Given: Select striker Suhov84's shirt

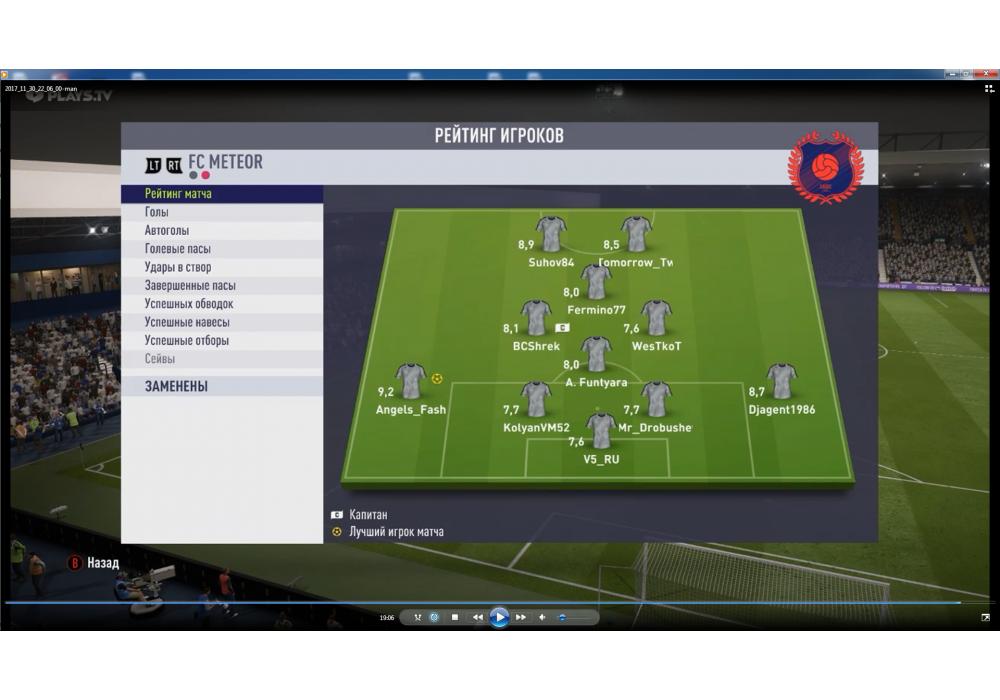Looking at the screenshot, I should 551,234.
